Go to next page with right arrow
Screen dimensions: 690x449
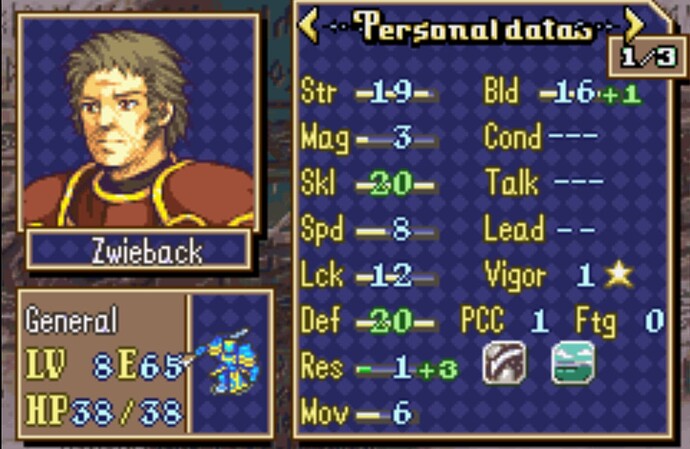pyautogui.click(x=635, y=24)
